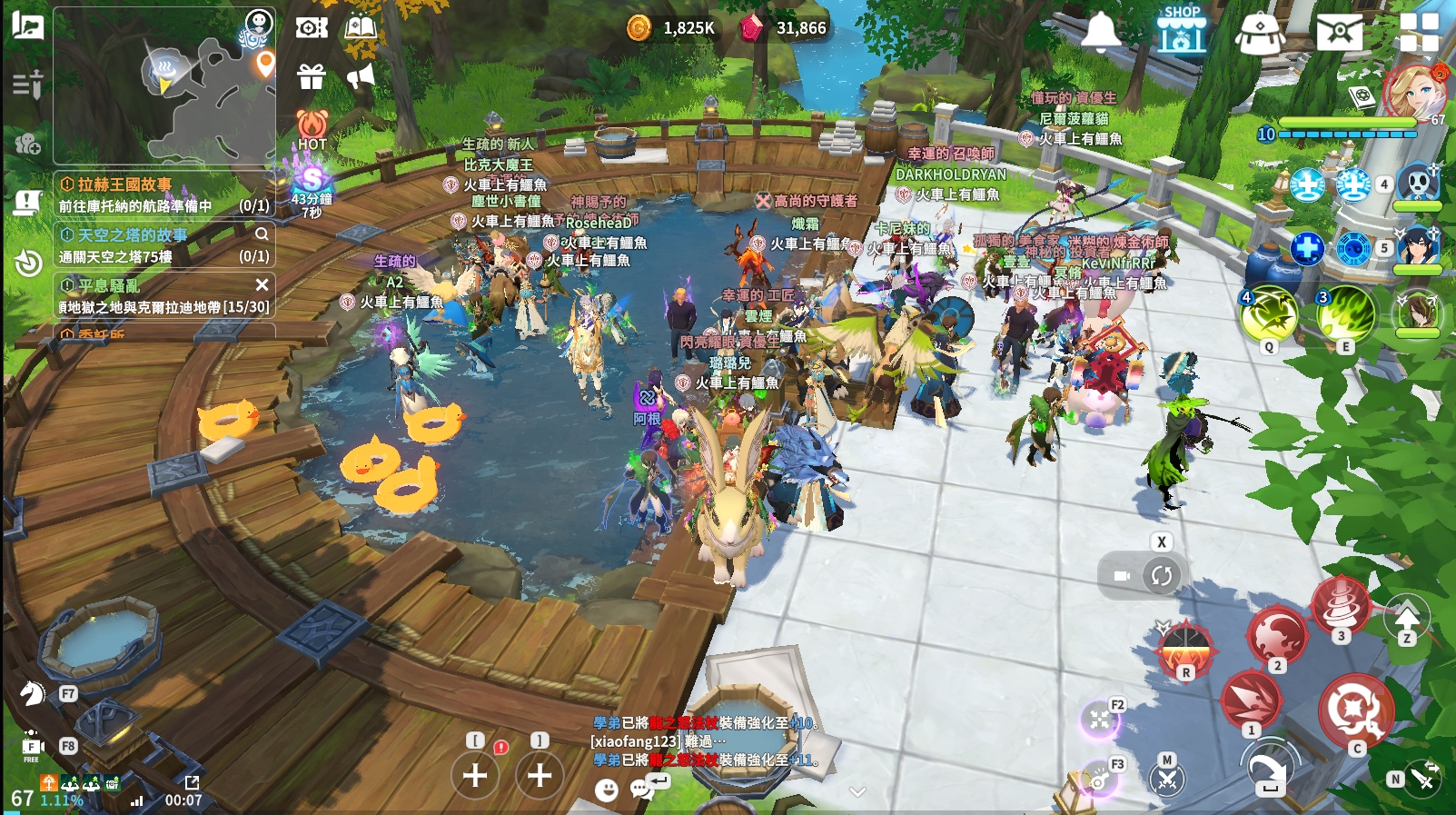Click the gold coin currency counter
Screen dimensions: 1456x815
click(x=672, y=28)
